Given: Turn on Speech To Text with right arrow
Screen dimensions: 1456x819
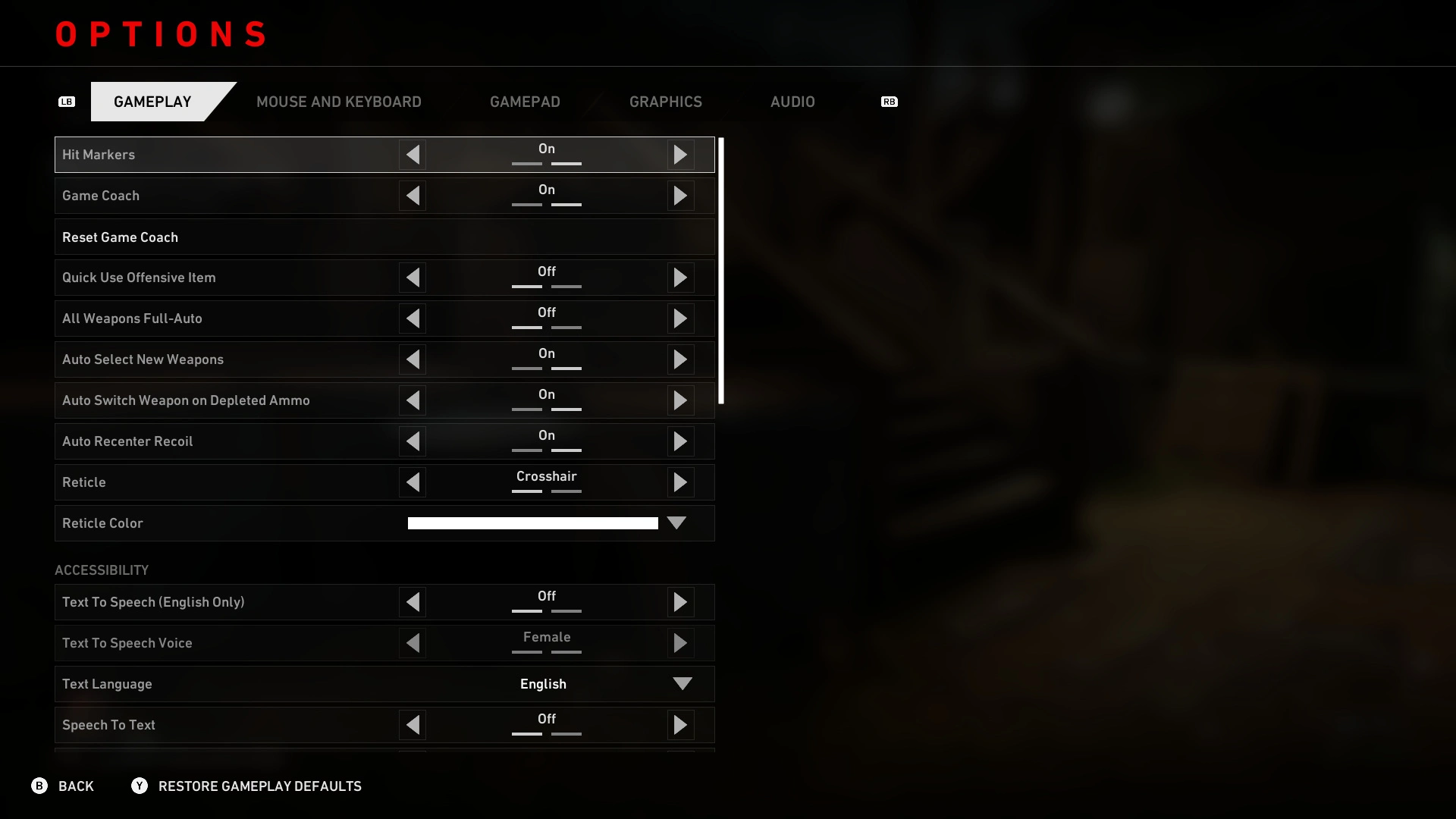Looking at the screenshot, I should coord(680,725).
